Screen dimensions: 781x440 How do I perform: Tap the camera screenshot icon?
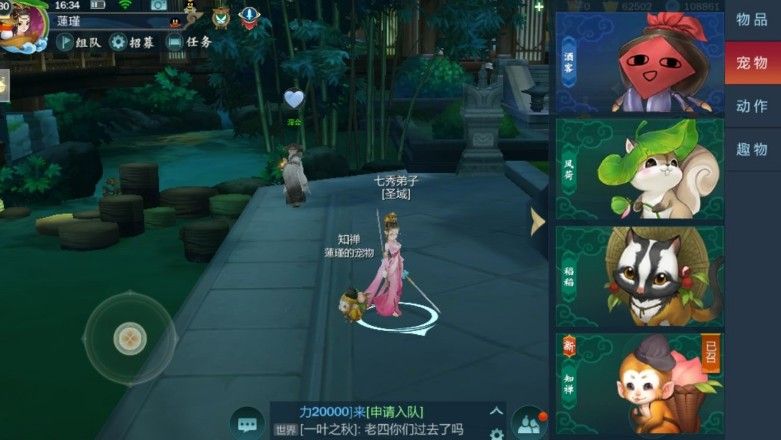point(159,5)
